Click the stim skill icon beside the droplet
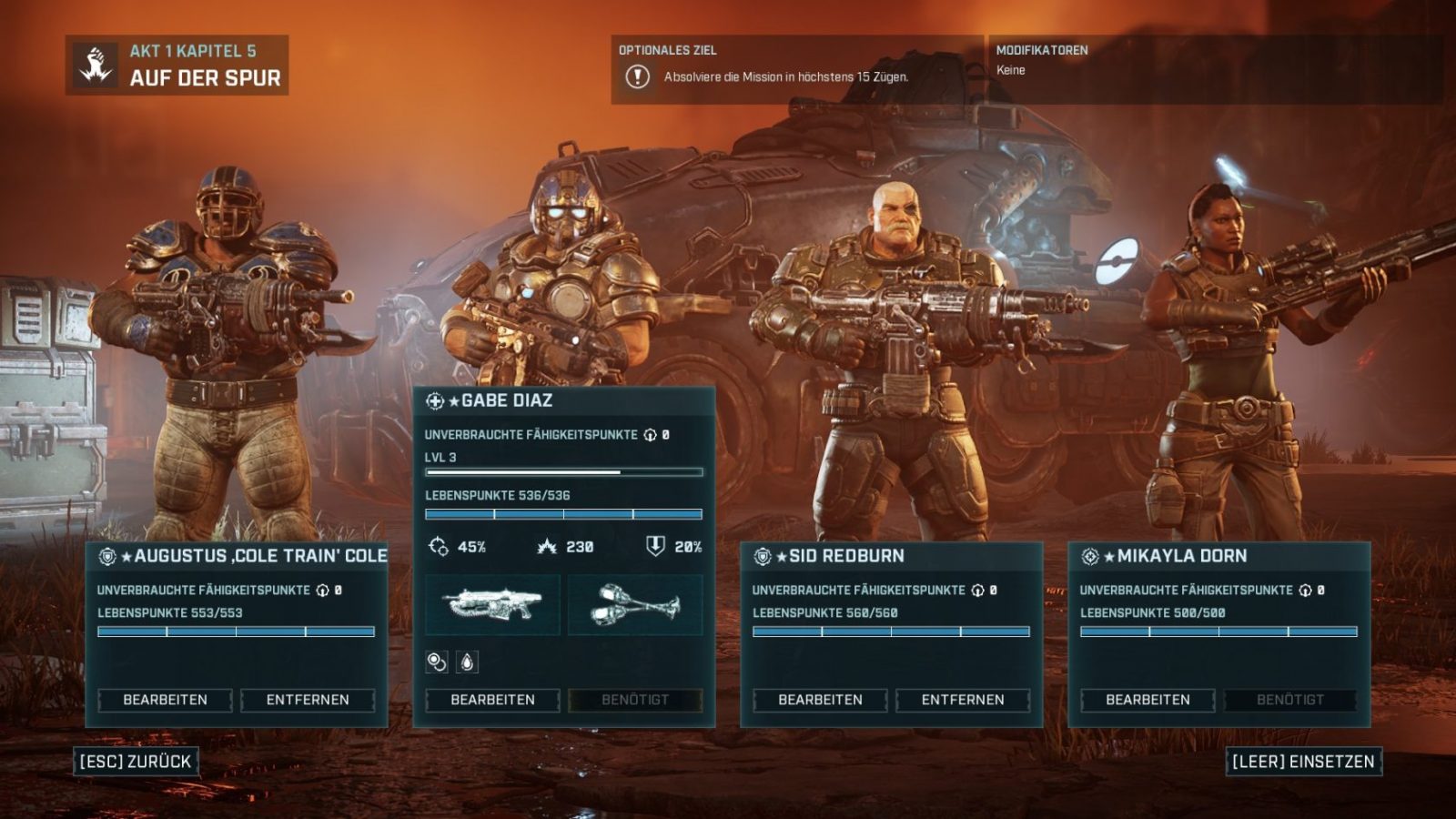The height and width of the screenshot is (819, 1456). [x=437, y=662]
